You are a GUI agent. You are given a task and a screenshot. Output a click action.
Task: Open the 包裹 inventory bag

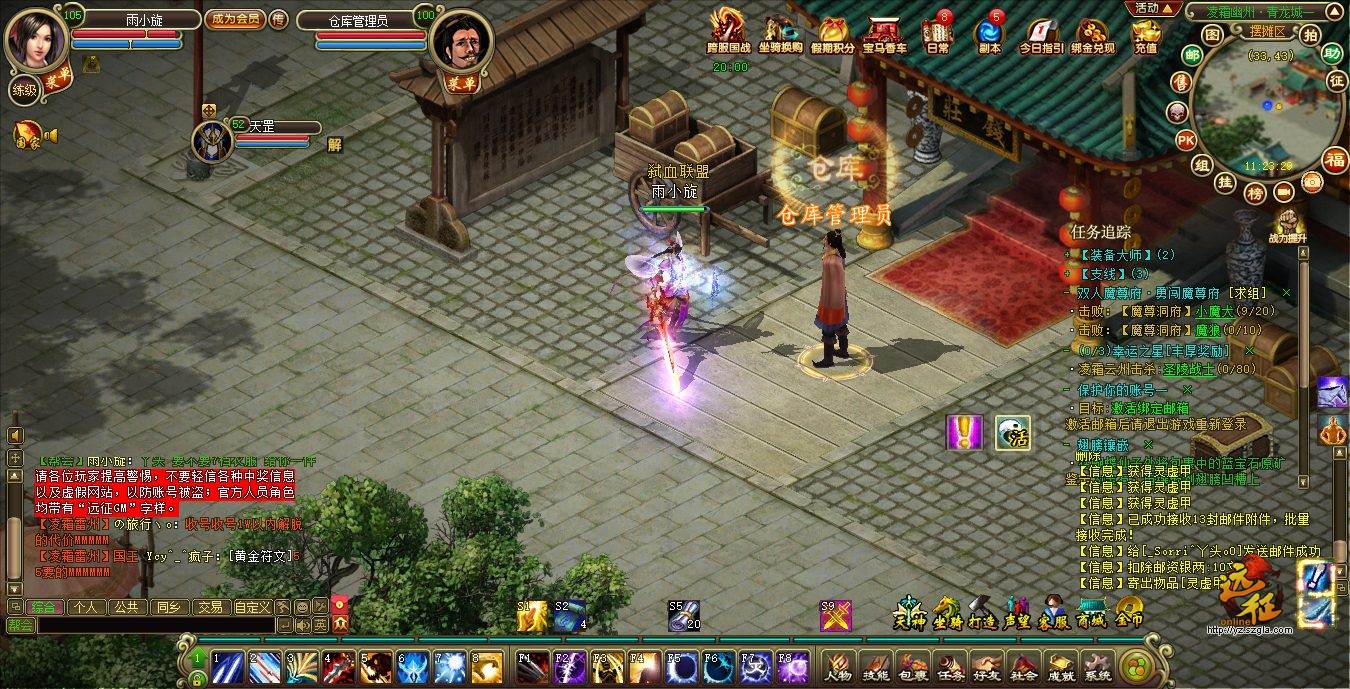coord(910,666)
